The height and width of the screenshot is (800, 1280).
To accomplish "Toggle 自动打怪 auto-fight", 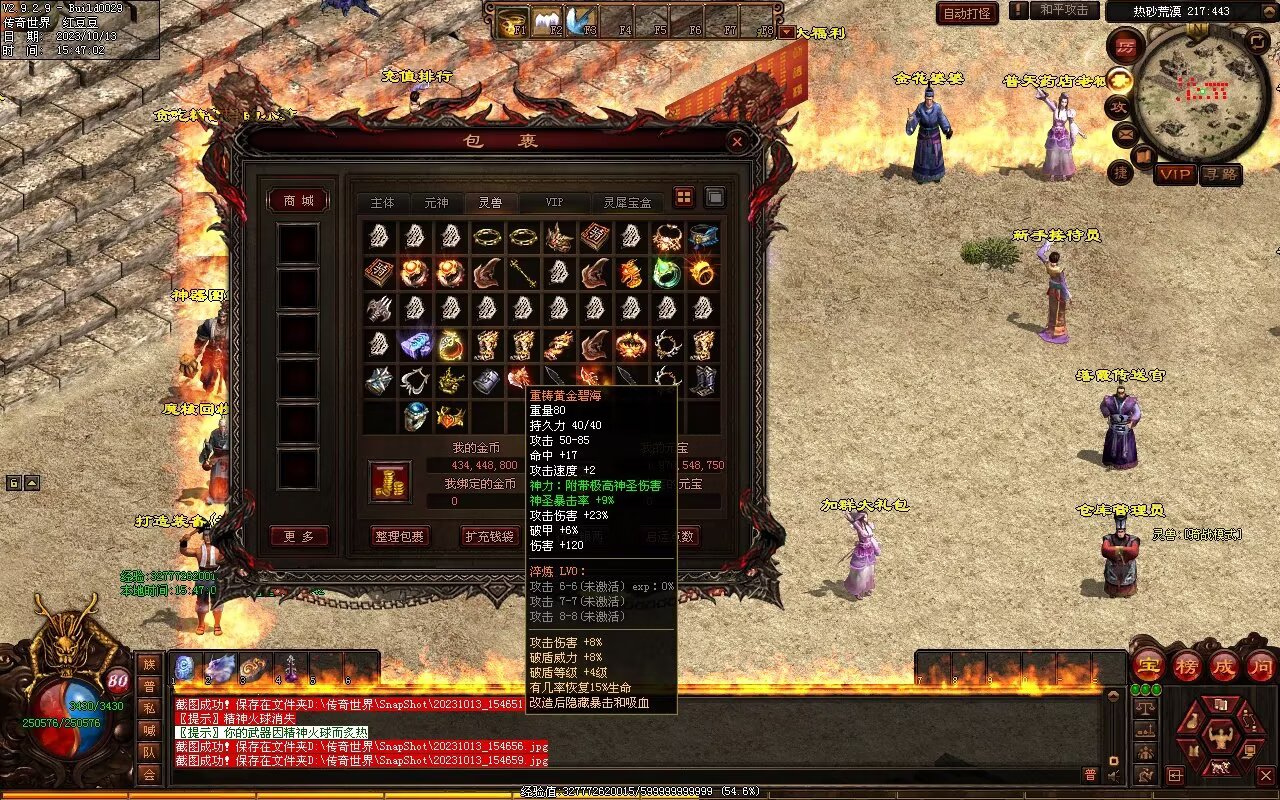I will click(967, 13).
